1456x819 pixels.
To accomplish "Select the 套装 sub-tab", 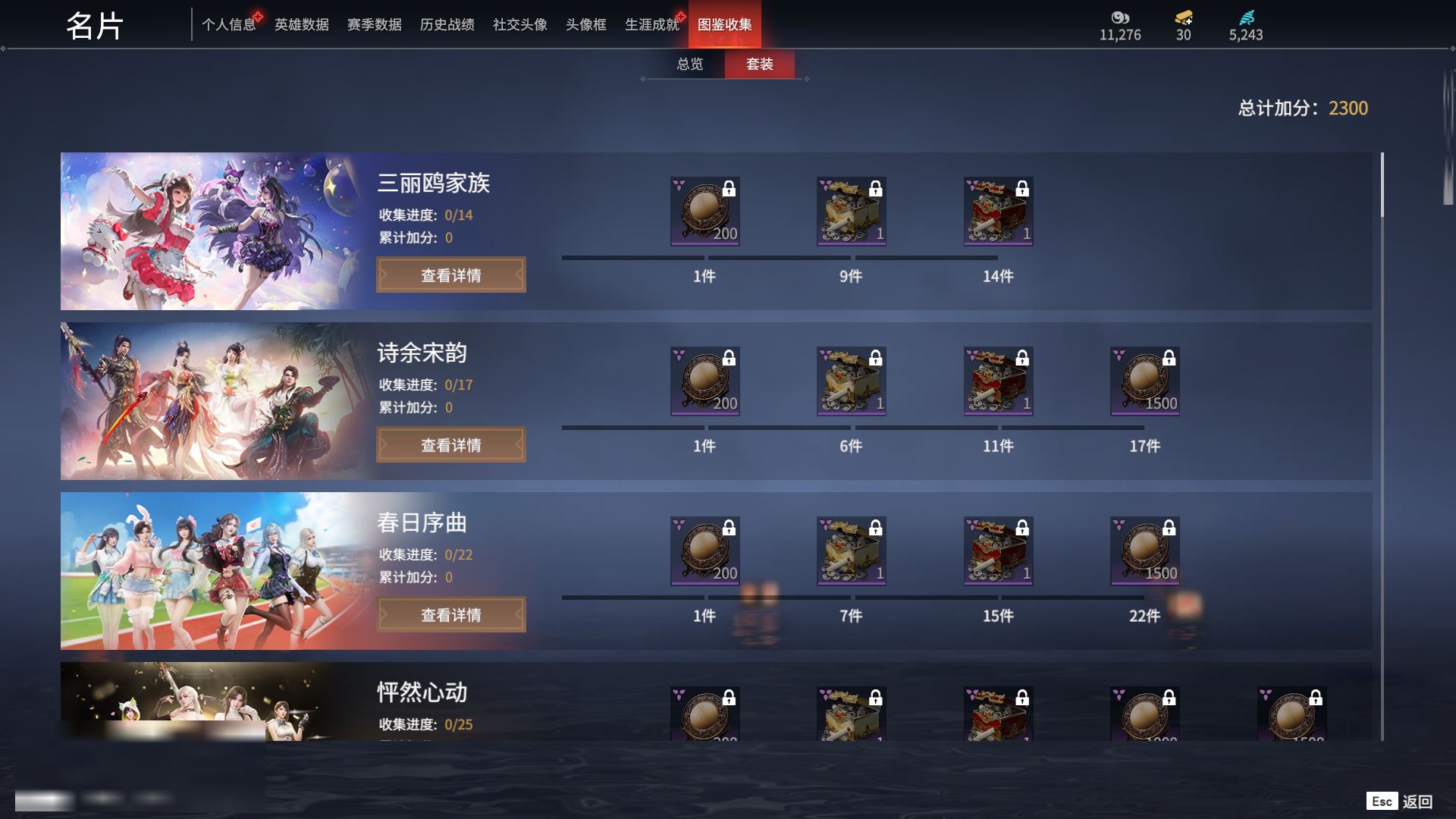I will coord(759,64).
